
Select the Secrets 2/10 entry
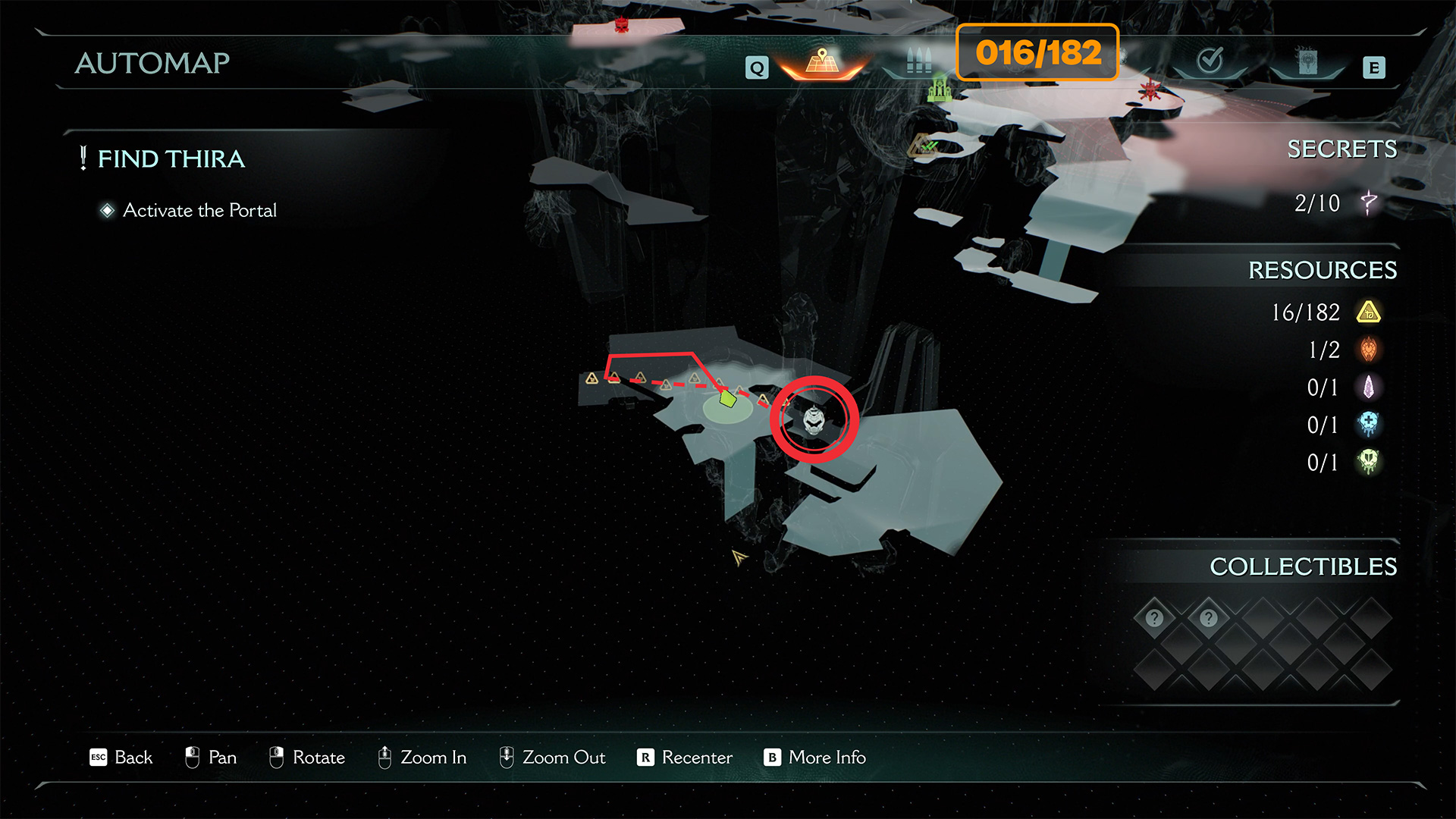1336,203
